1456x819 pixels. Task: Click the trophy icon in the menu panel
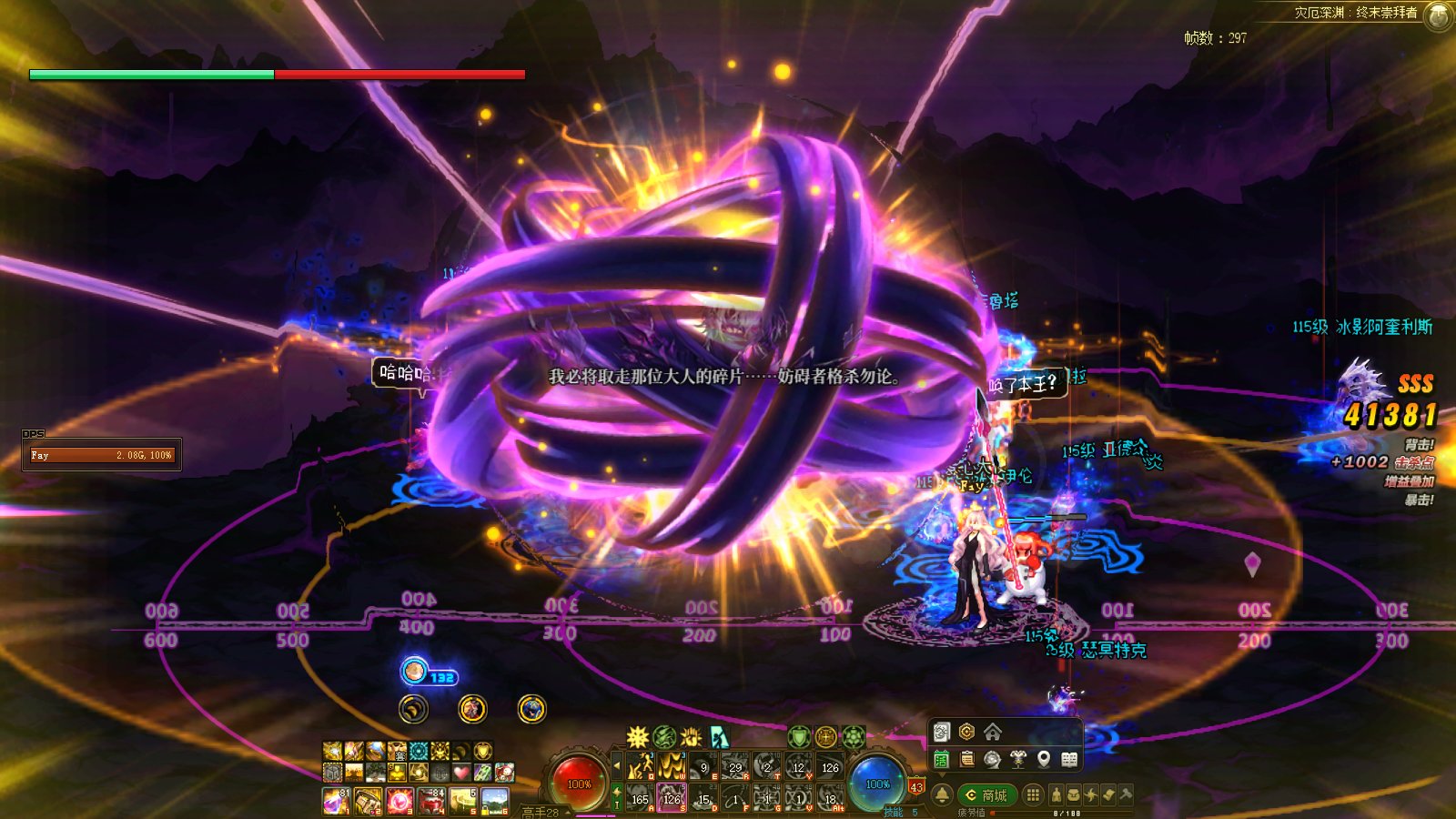[1018, 759]
